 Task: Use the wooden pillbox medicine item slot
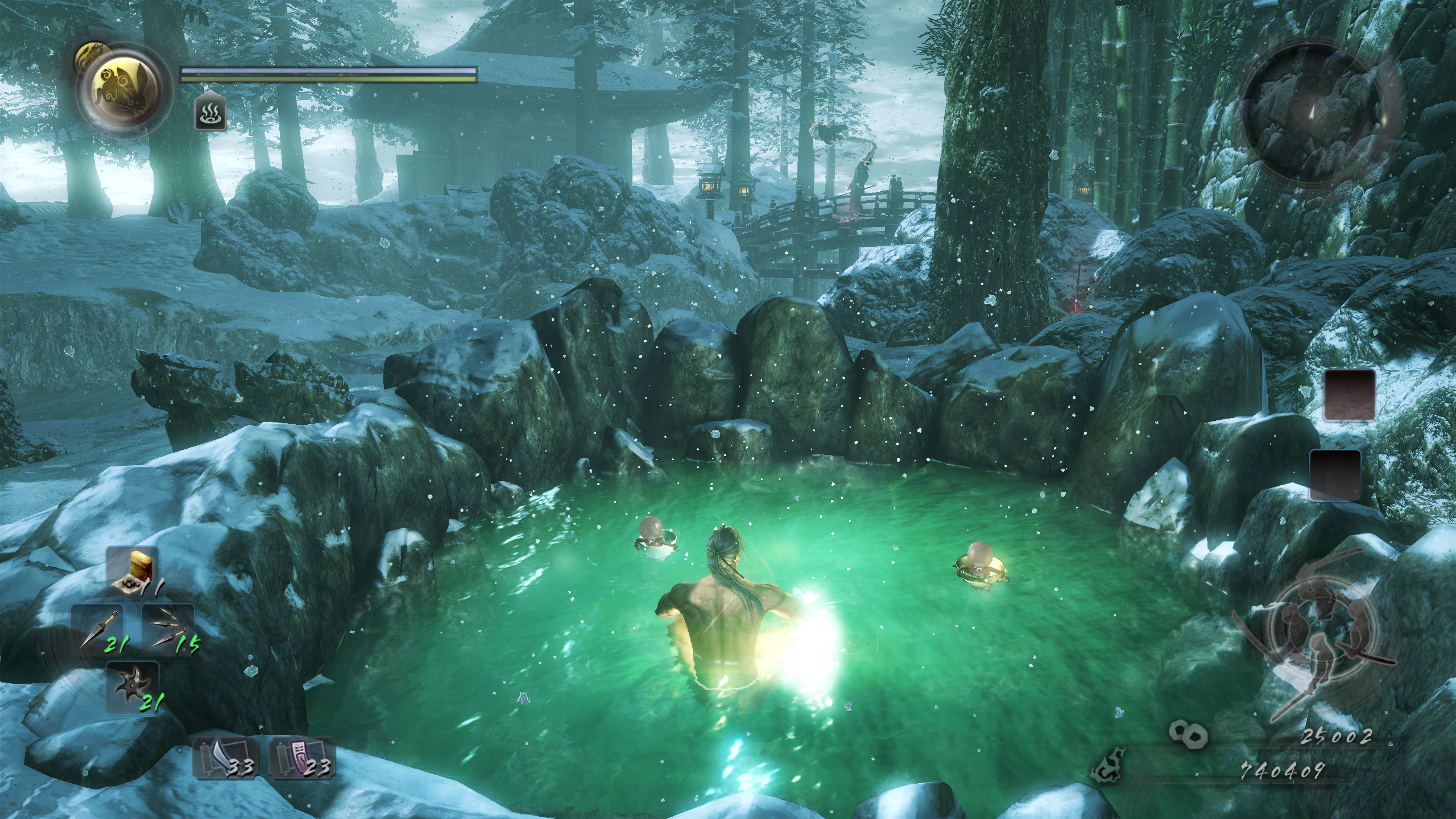[x=133, y=572]
